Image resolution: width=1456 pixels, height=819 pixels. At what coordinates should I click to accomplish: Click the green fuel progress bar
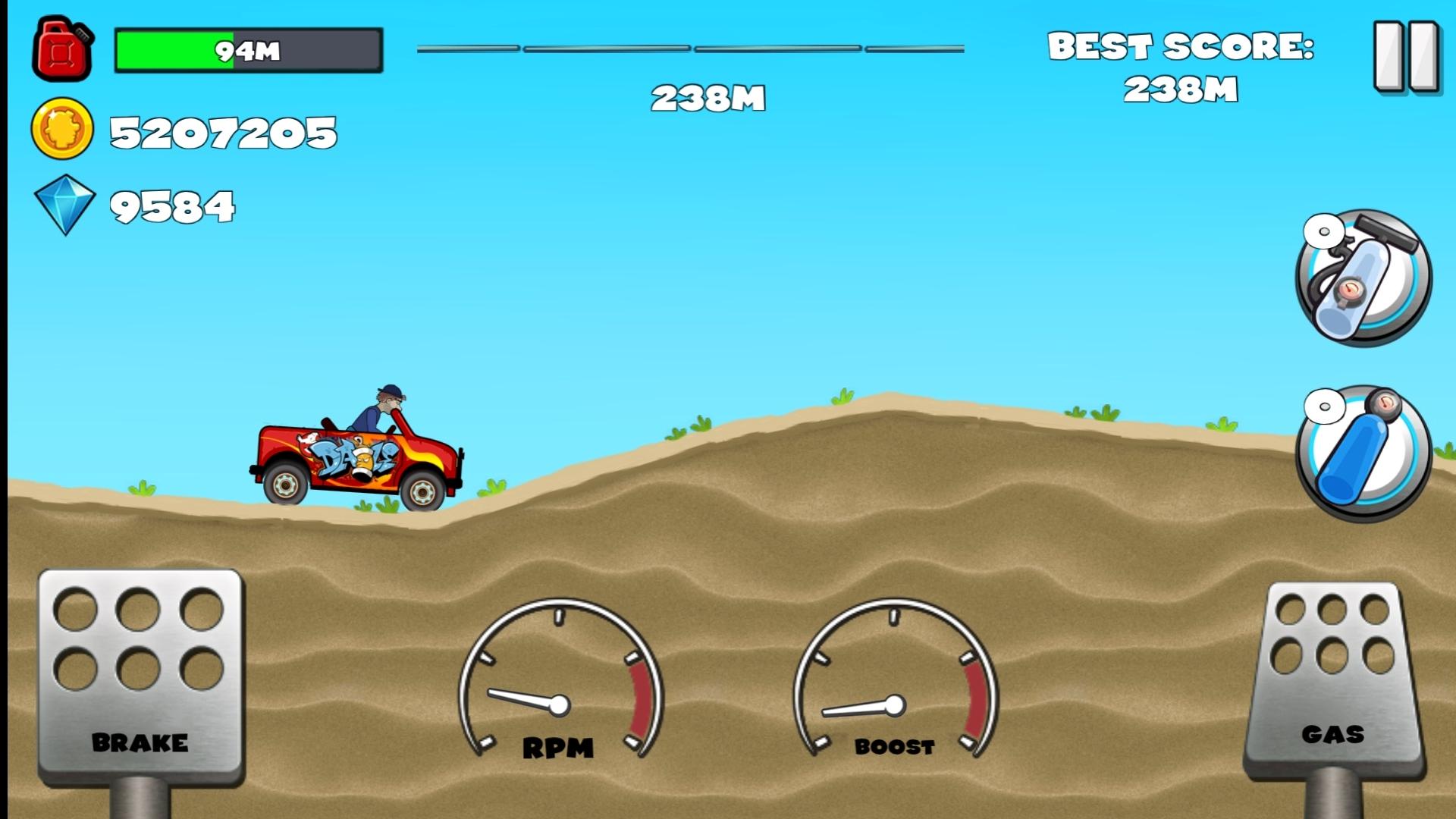tap(174, 52)
